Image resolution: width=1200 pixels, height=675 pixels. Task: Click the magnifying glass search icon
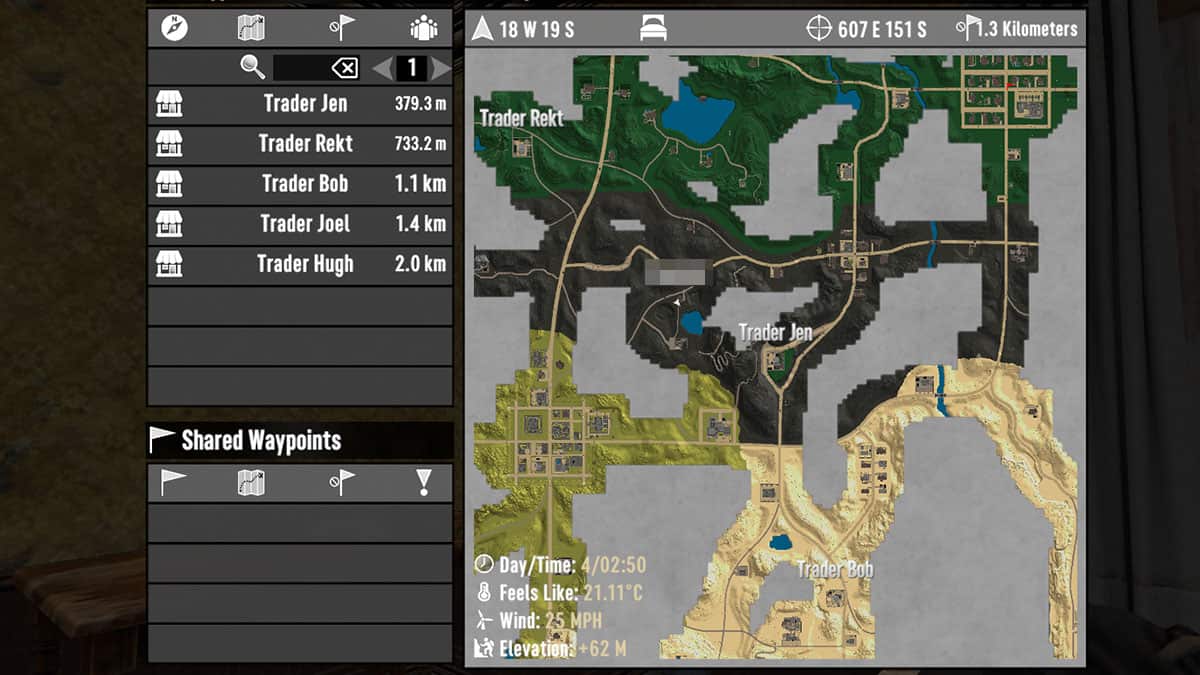253,68
